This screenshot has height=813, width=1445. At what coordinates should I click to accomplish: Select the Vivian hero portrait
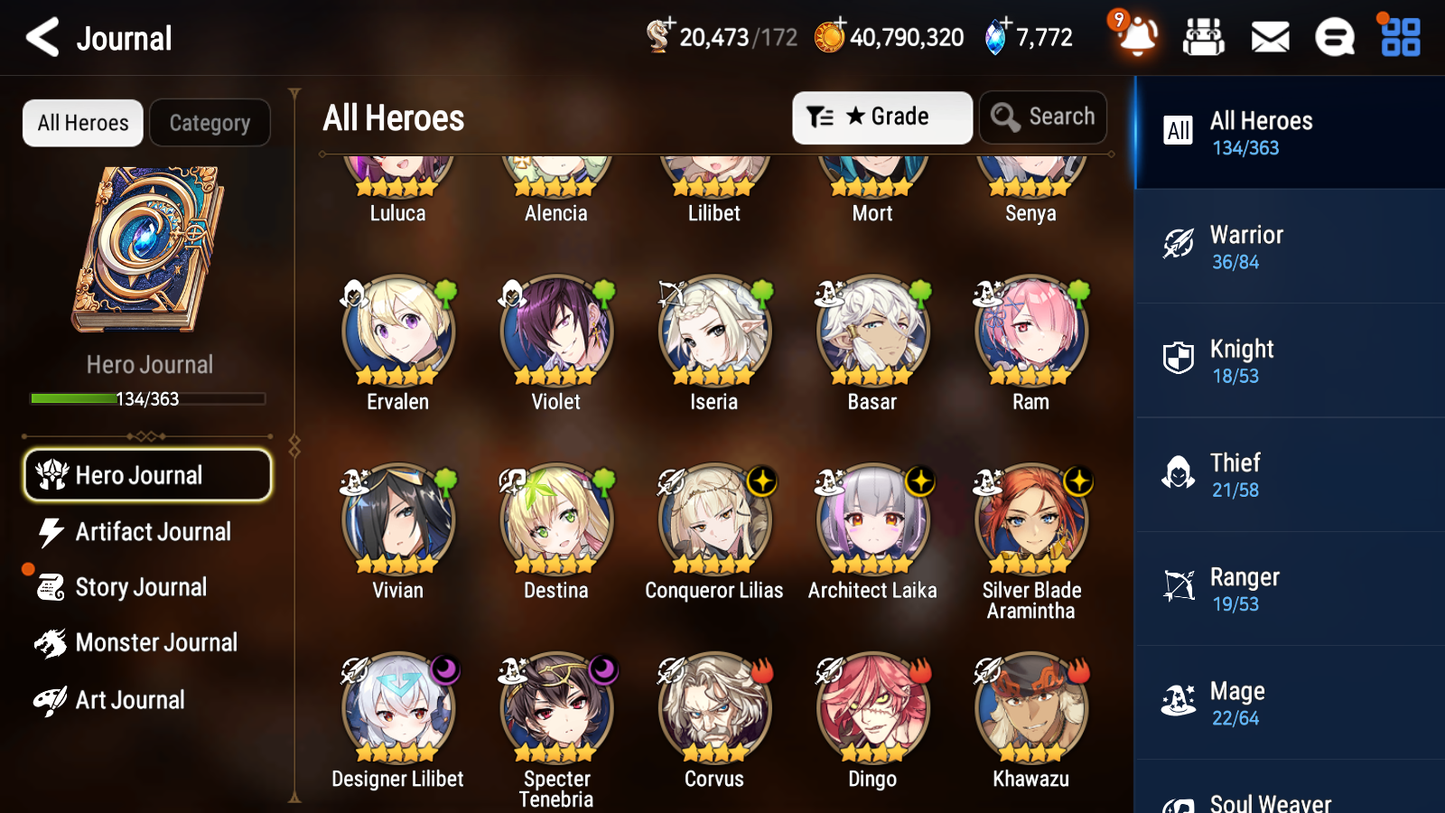click(x=398, y=519)
